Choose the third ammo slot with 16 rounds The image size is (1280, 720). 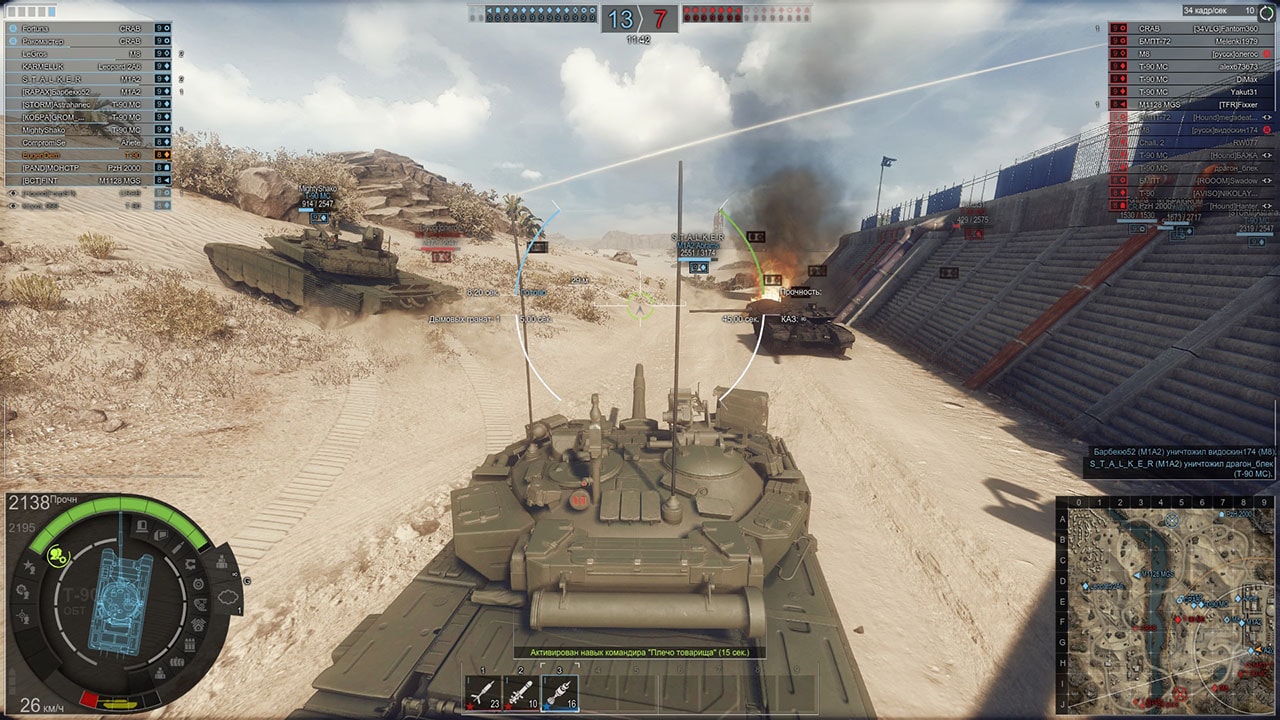click(x=559, y=691)
